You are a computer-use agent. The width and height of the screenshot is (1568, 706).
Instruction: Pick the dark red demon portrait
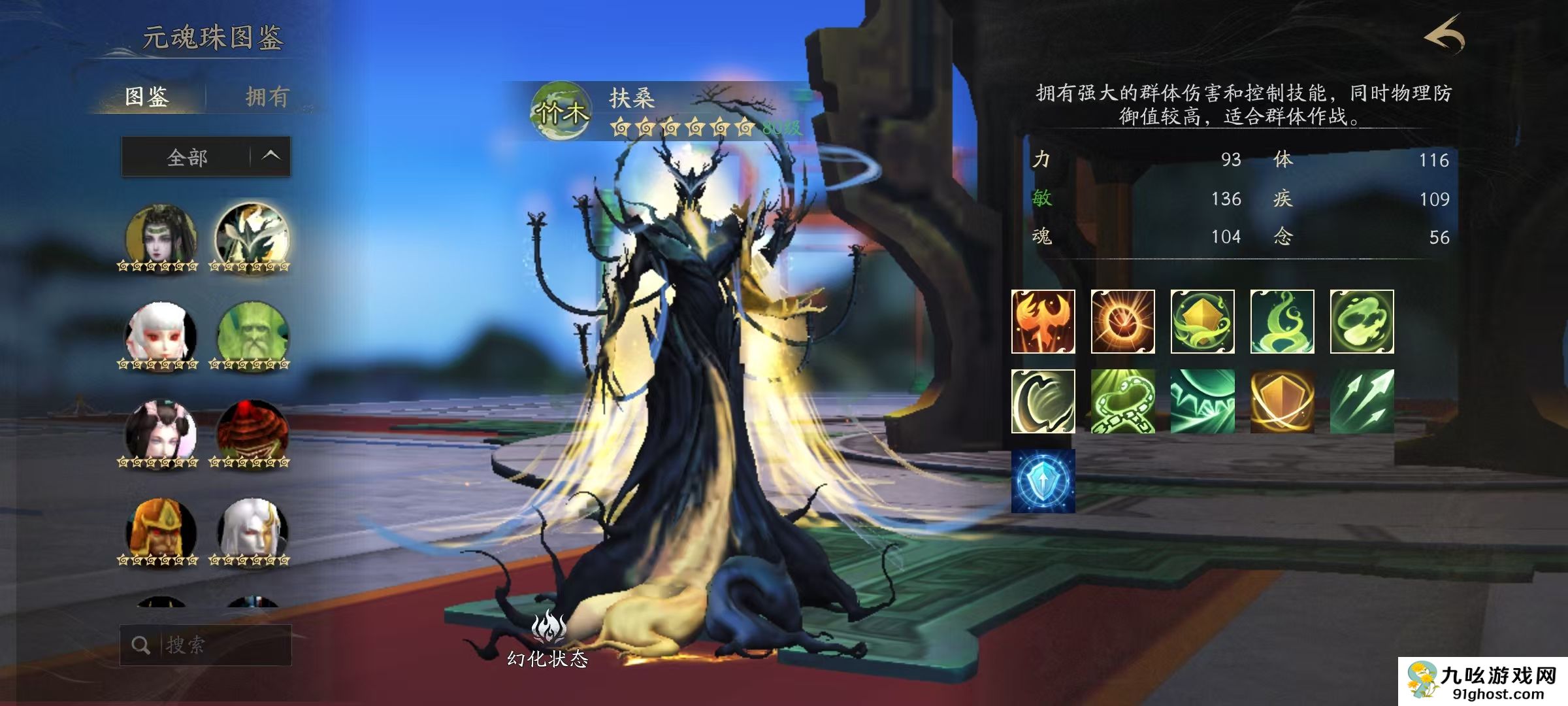(252, 433)
